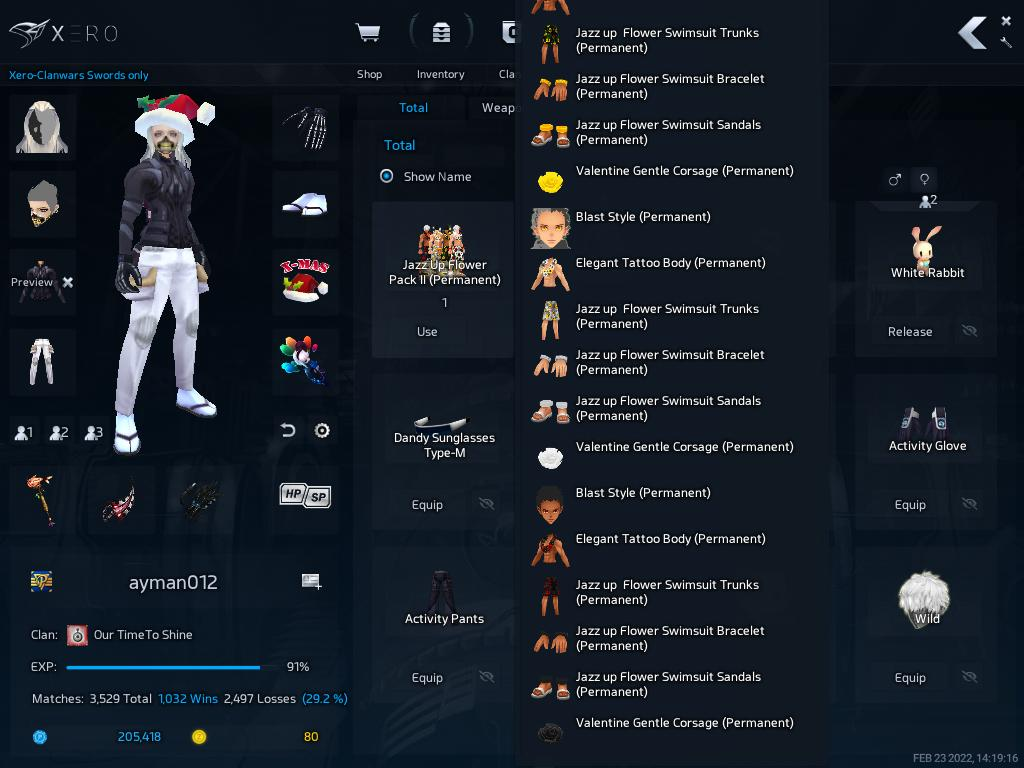Equip the Wild hairstyle
1024x768 pixels.
click(909, 678)
